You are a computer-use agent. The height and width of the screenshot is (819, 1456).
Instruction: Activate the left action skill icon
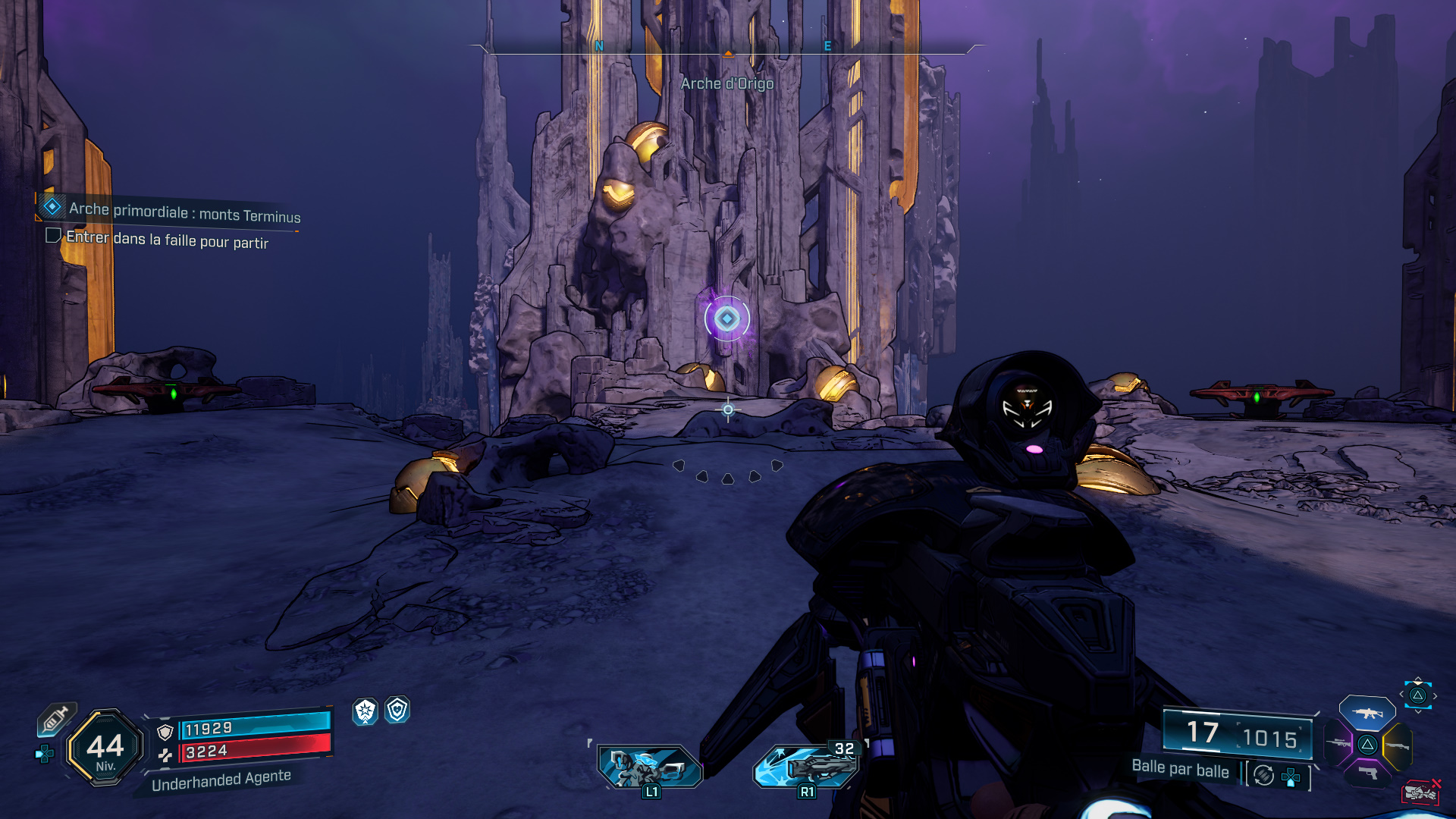(649, 767)
